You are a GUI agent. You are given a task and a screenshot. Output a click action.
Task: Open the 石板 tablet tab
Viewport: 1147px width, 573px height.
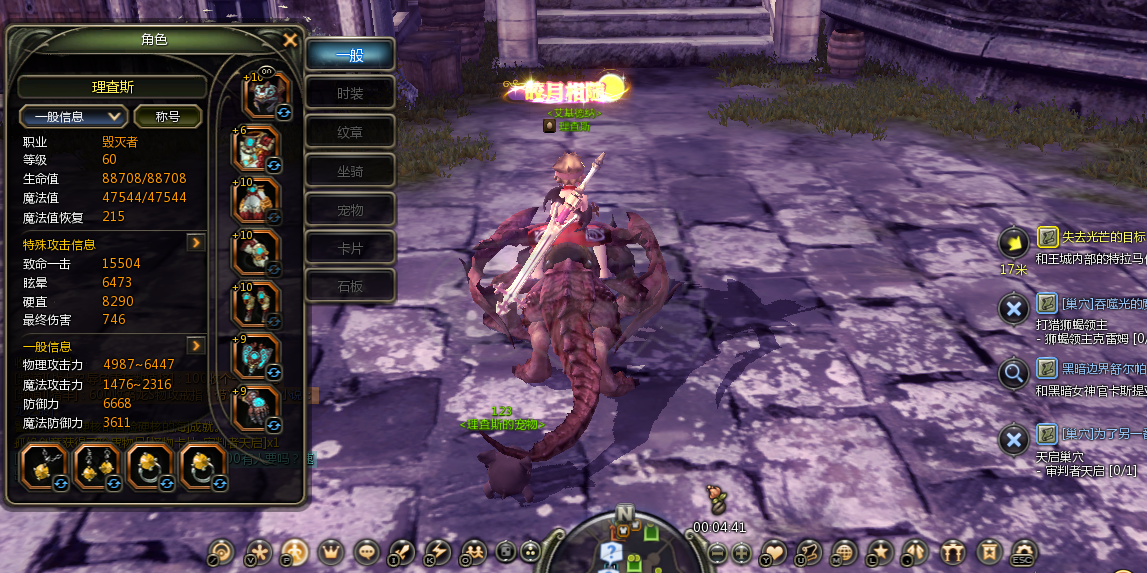coord(350,287)
